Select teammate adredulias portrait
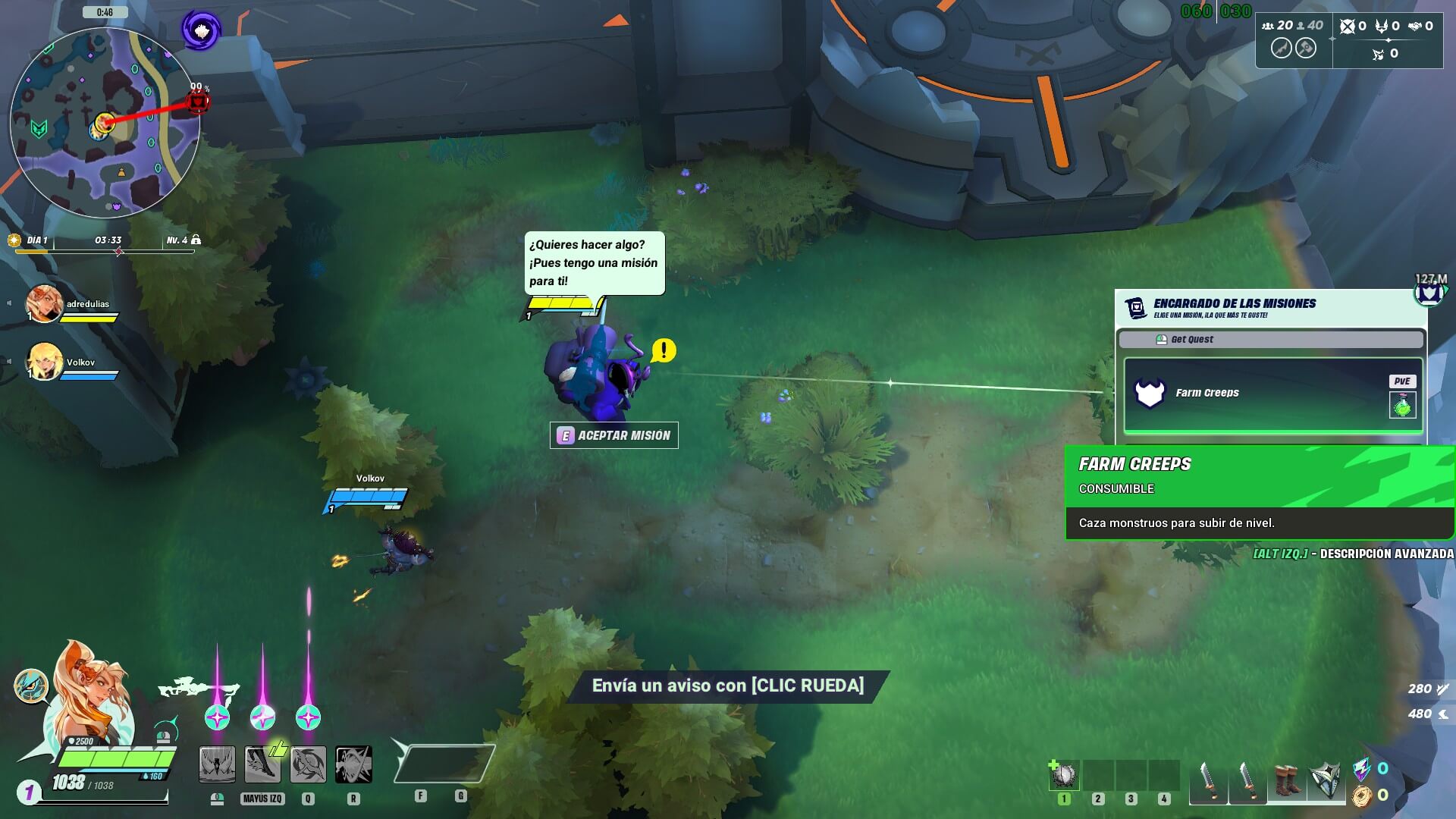 click(44, 303)
